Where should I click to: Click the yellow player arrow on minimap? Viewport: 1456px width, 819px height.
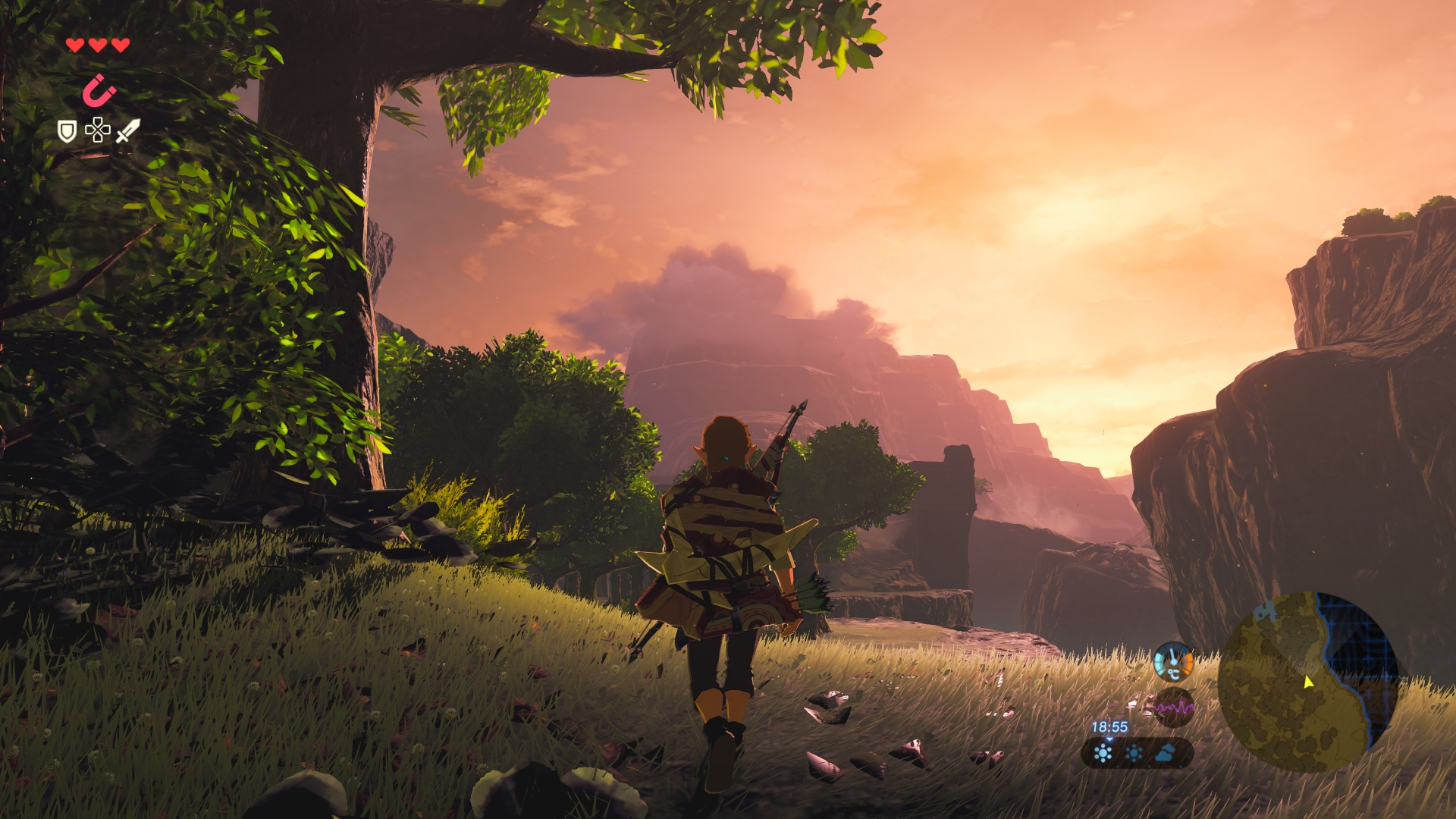tap(1308, 682)
